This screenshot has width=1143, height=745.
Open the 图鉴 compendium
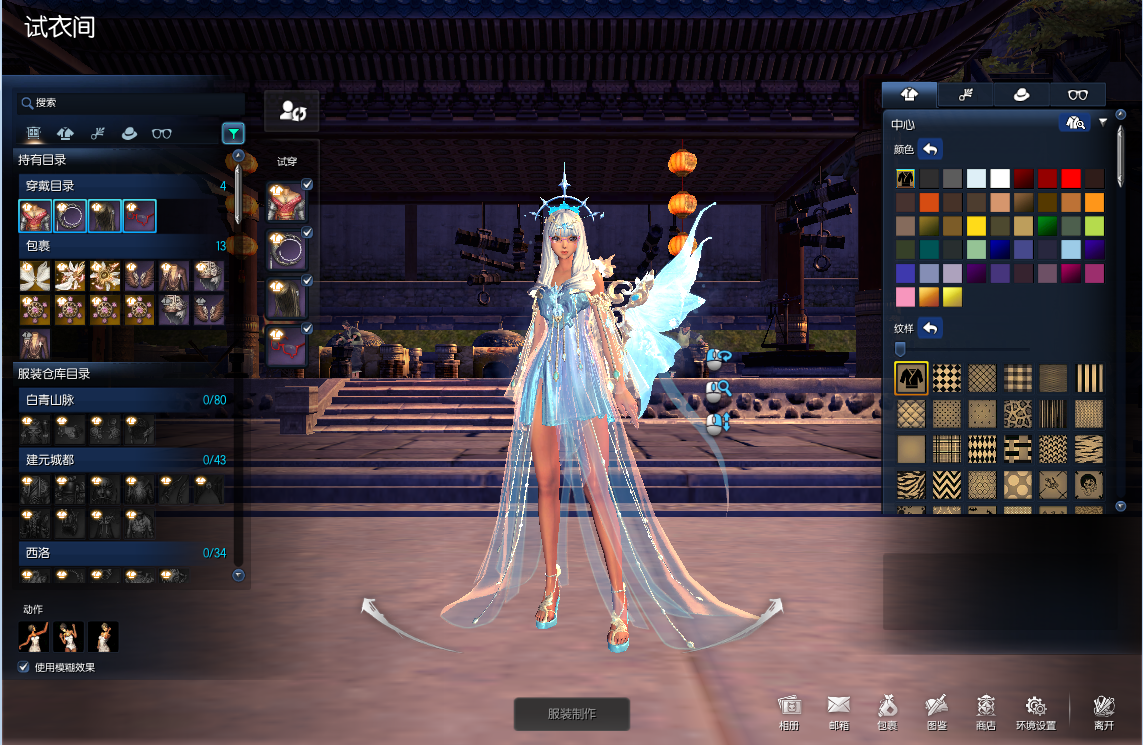[x=937, y=712]
